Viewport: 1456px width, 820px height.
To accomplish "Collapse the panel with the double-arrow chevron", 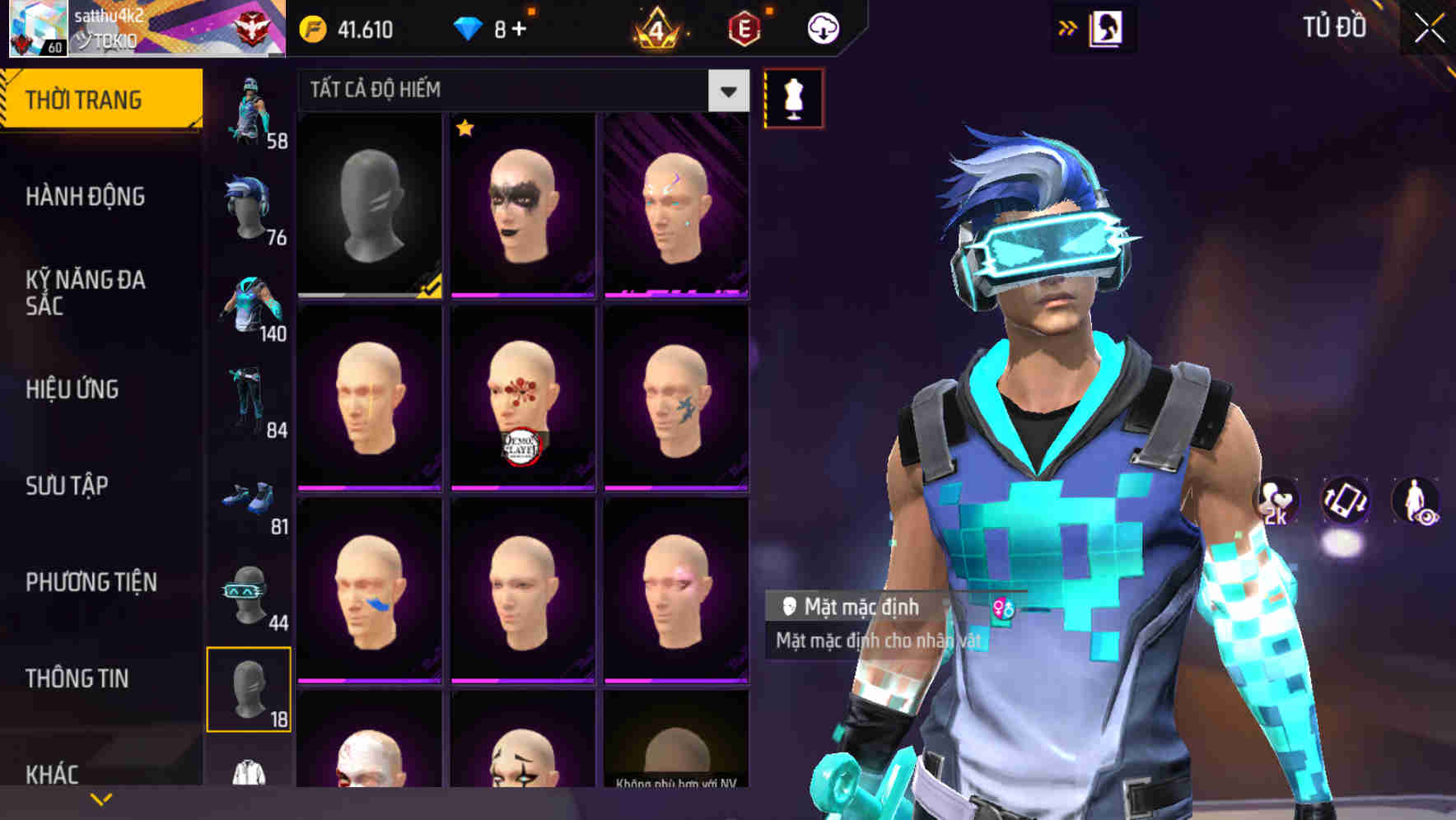I will click(x=1068, y=27).
